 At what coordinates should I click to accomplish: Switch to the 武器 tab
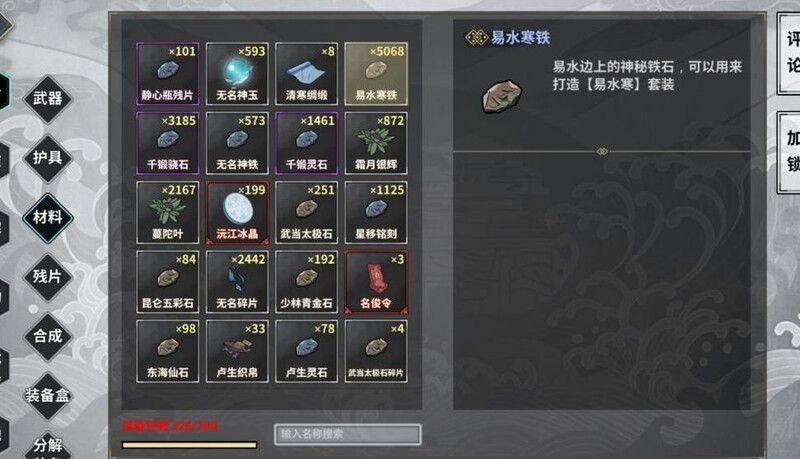tap(47, 98)
